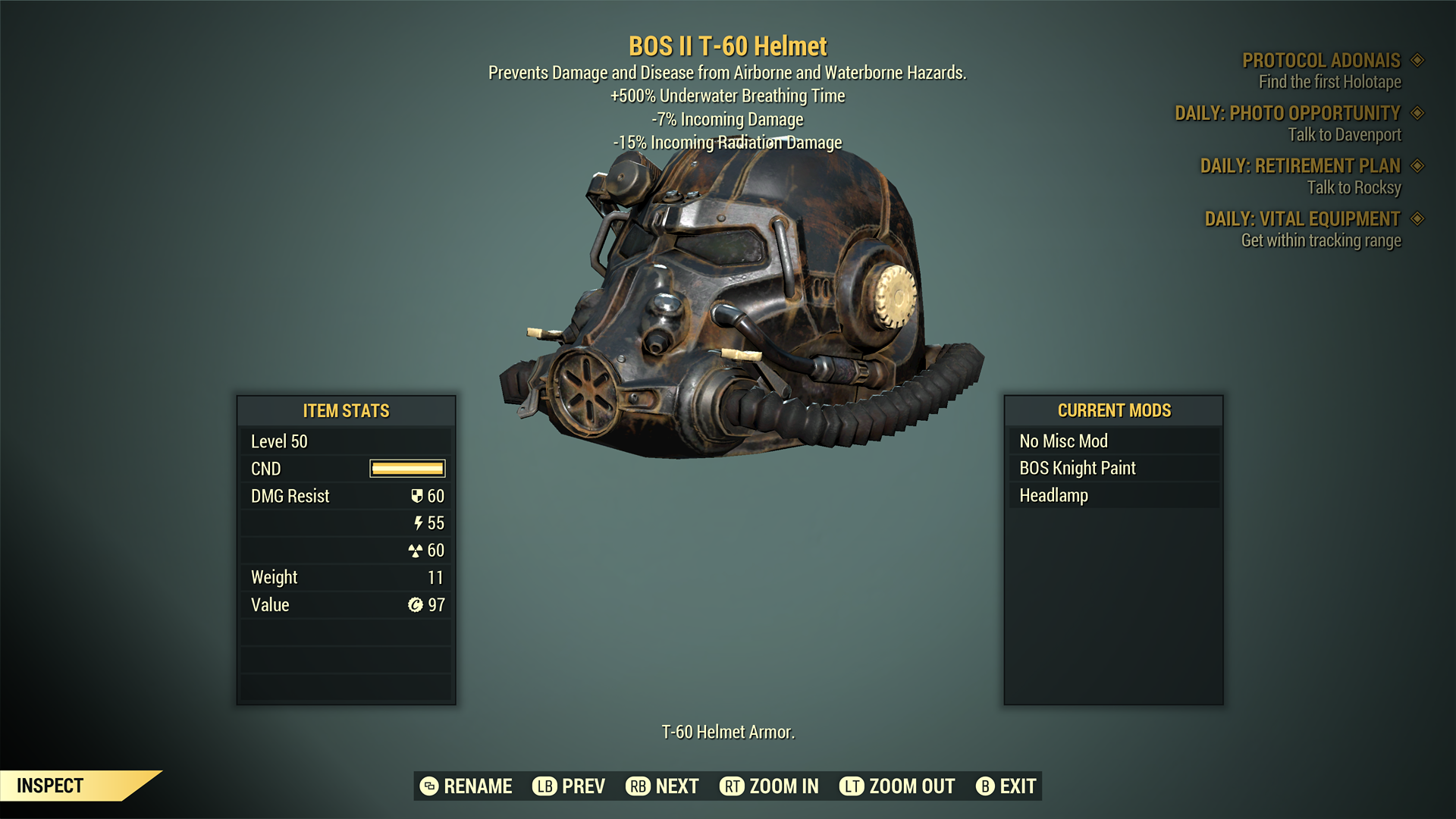Click the CND condition bar
1456x819 pixels.
[x=406, y=468]
